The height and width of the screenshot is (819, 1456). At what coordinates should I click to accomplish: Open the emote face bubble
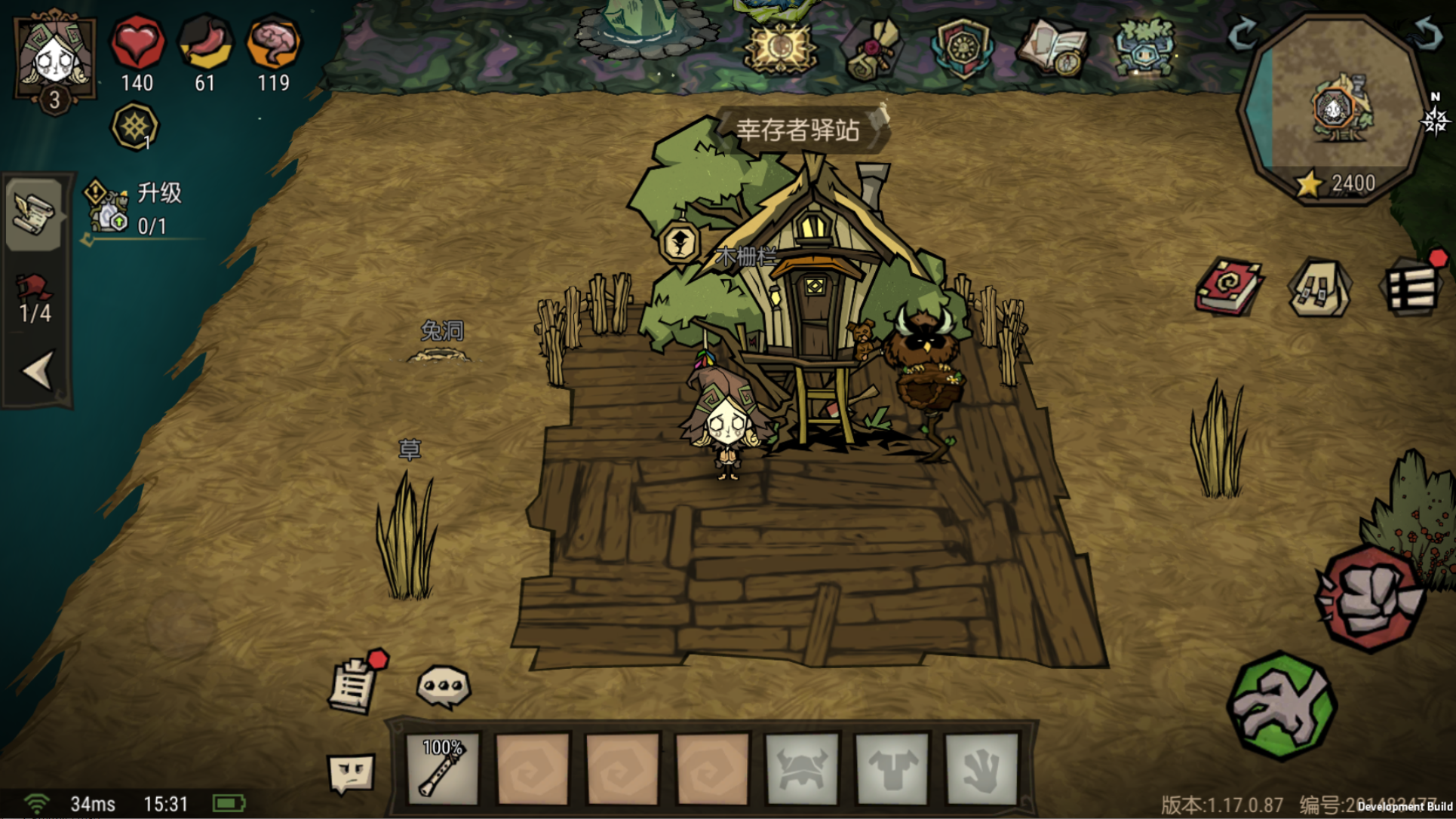352,773
